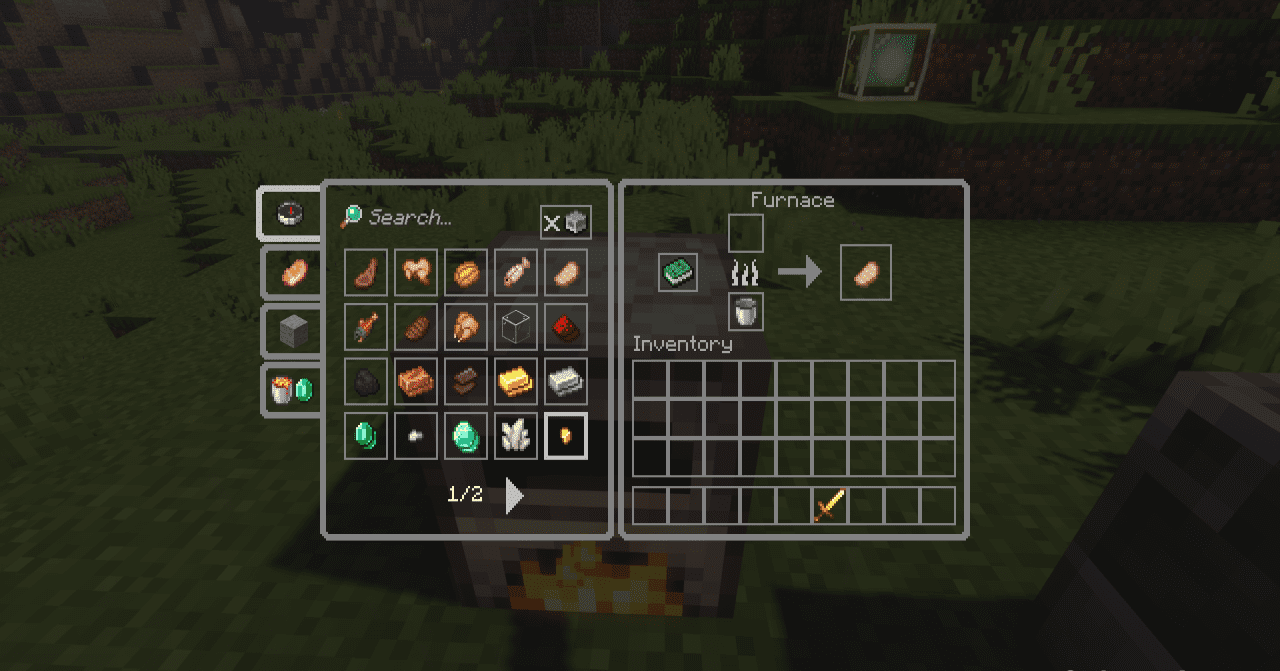Select the golden sword in the hotbar
Viewport: 1280px width, 671px height.
pos(830,505)
